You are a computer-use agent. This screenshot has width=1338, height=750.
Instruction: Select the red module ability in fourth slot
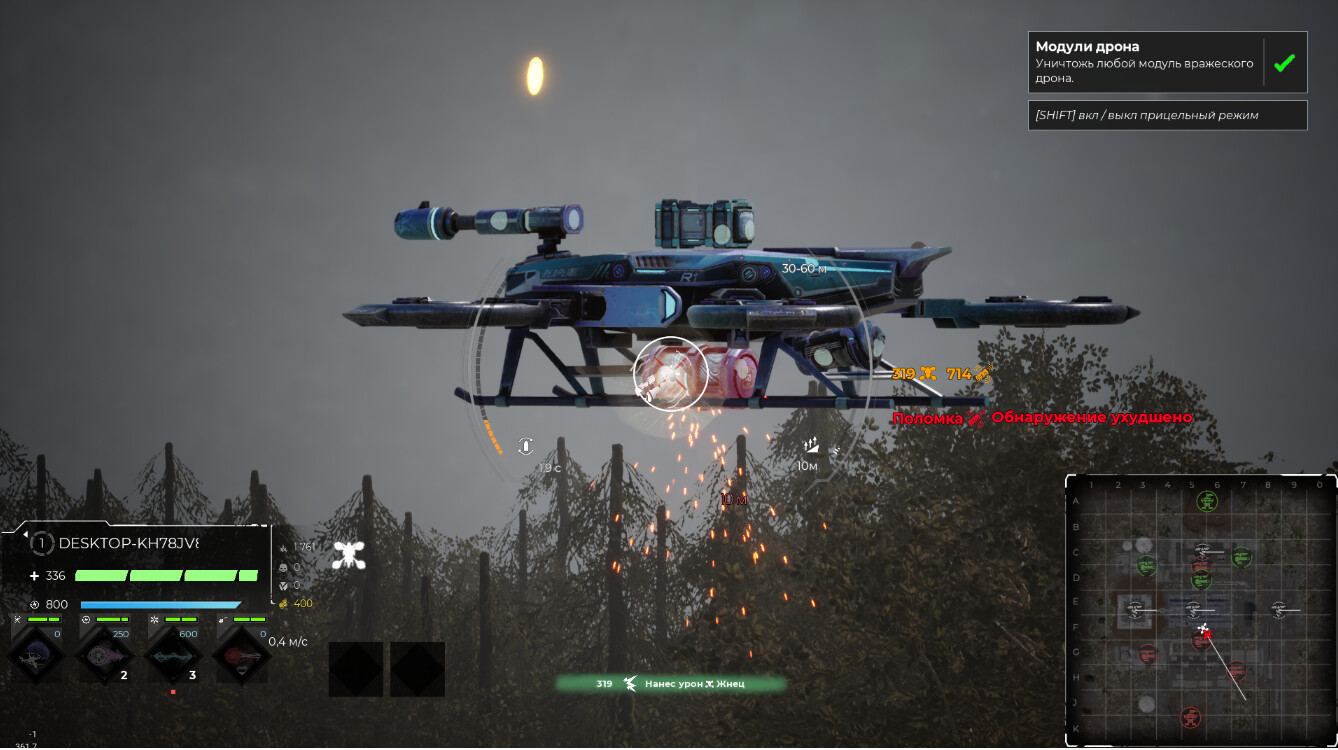(240, 656)
